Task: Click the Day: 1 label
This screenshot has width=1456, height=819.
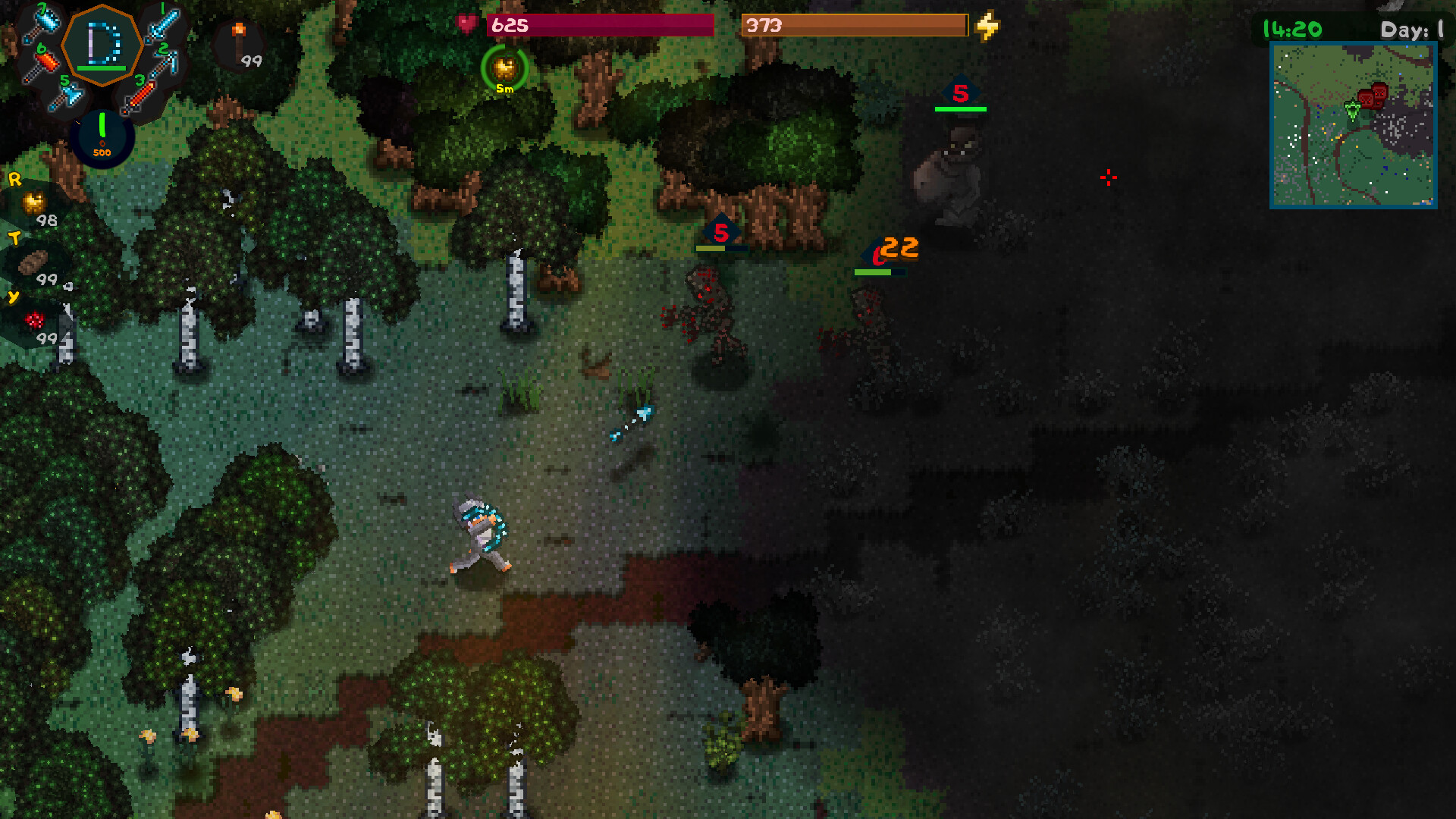Action: click(1412, 30)
